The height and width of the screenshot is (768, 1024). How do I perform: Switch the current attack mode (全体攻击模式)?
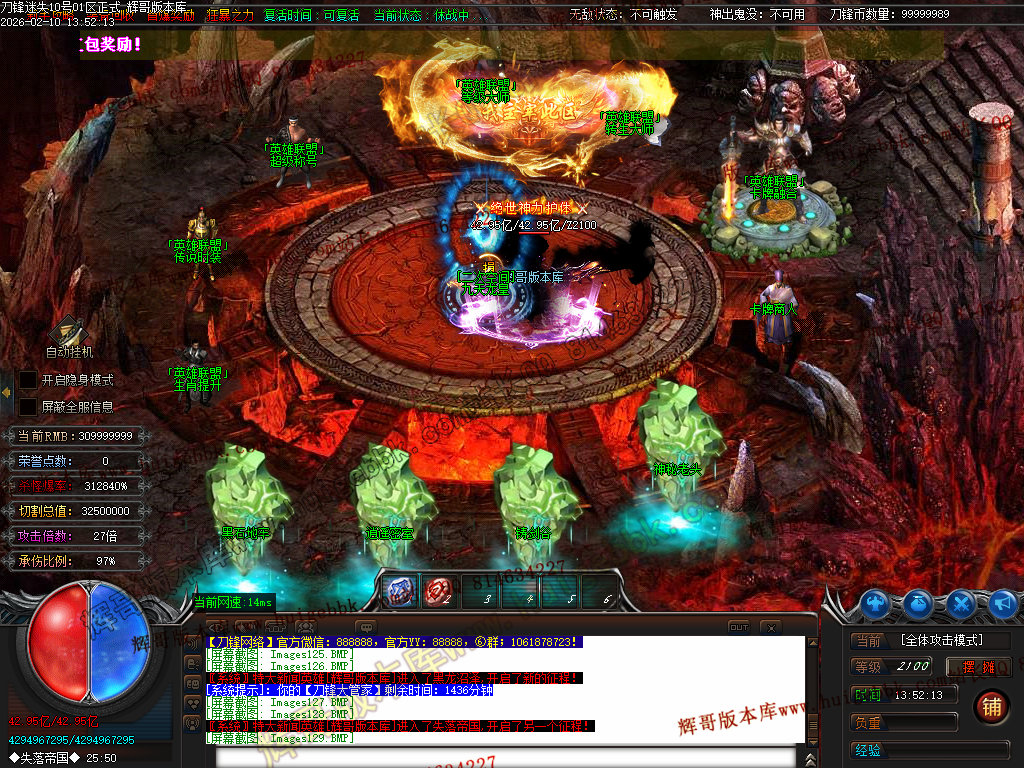pyautogui.click(x=940, y=640)
